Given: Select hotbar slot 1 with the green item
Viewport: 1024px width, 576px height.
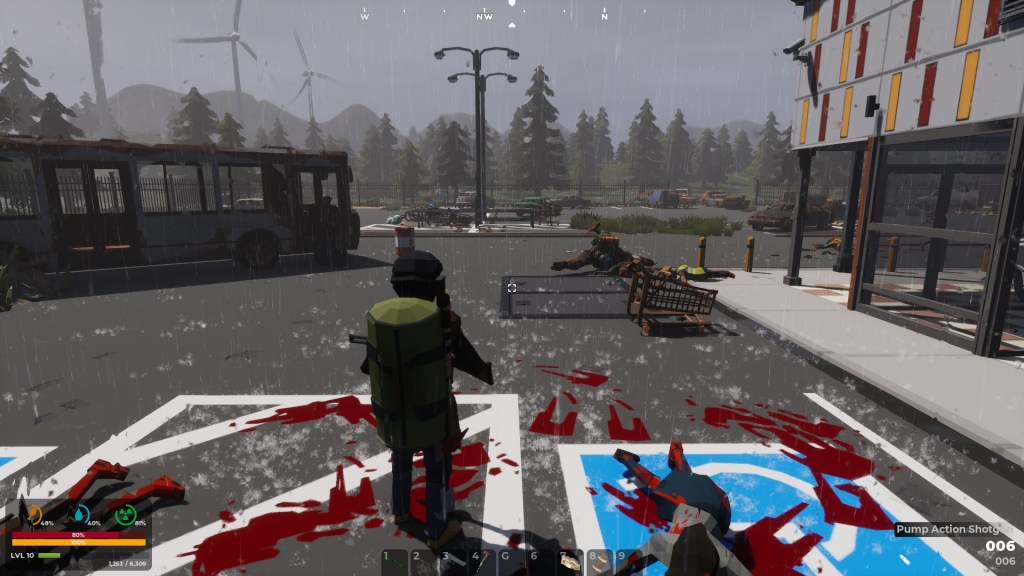Looking at the screenshot, I should (394, 561).
